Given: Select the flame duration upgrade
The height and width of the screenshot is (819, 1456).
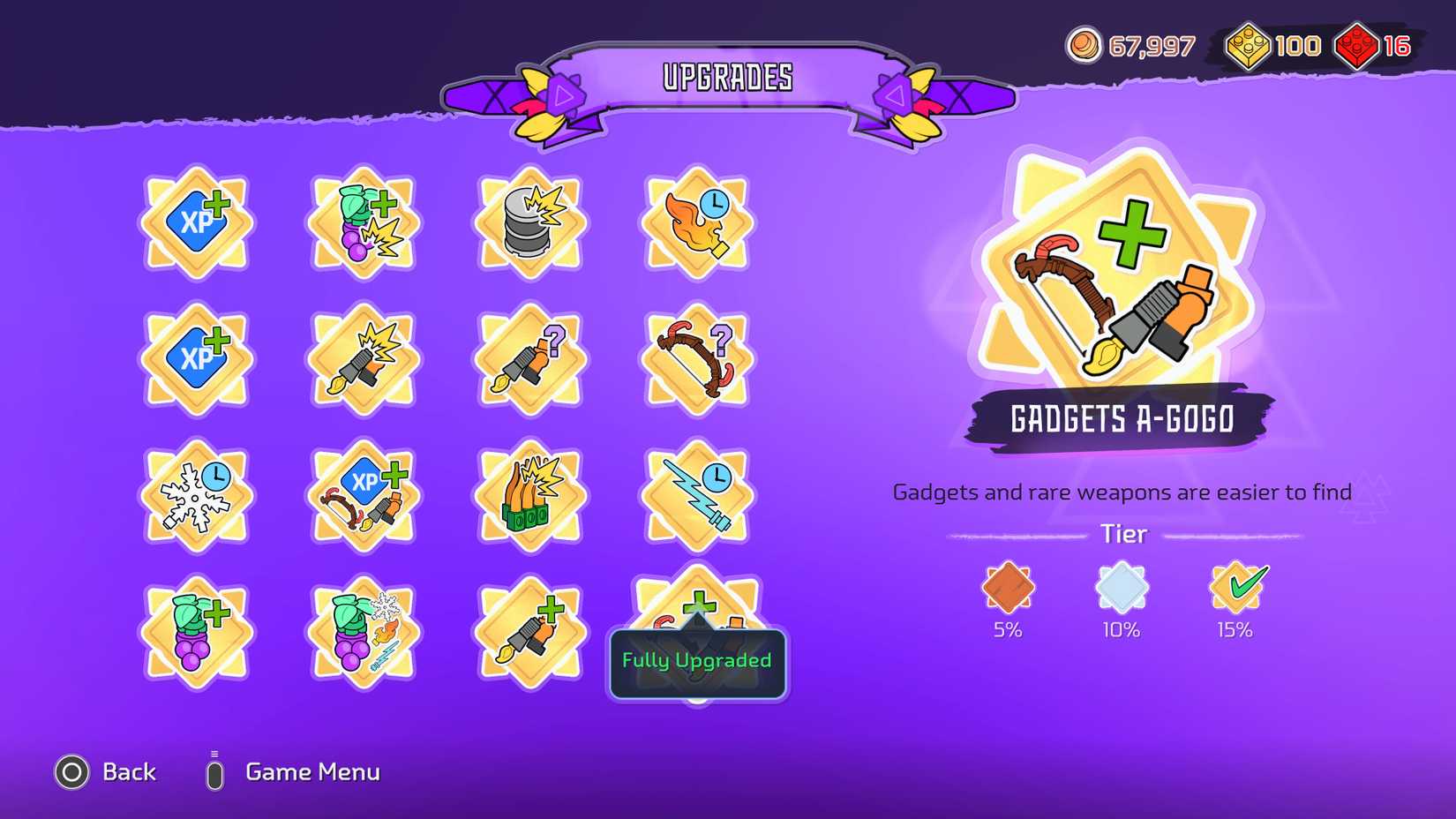Looking at the screenshot, I should (x=696, y=223).
